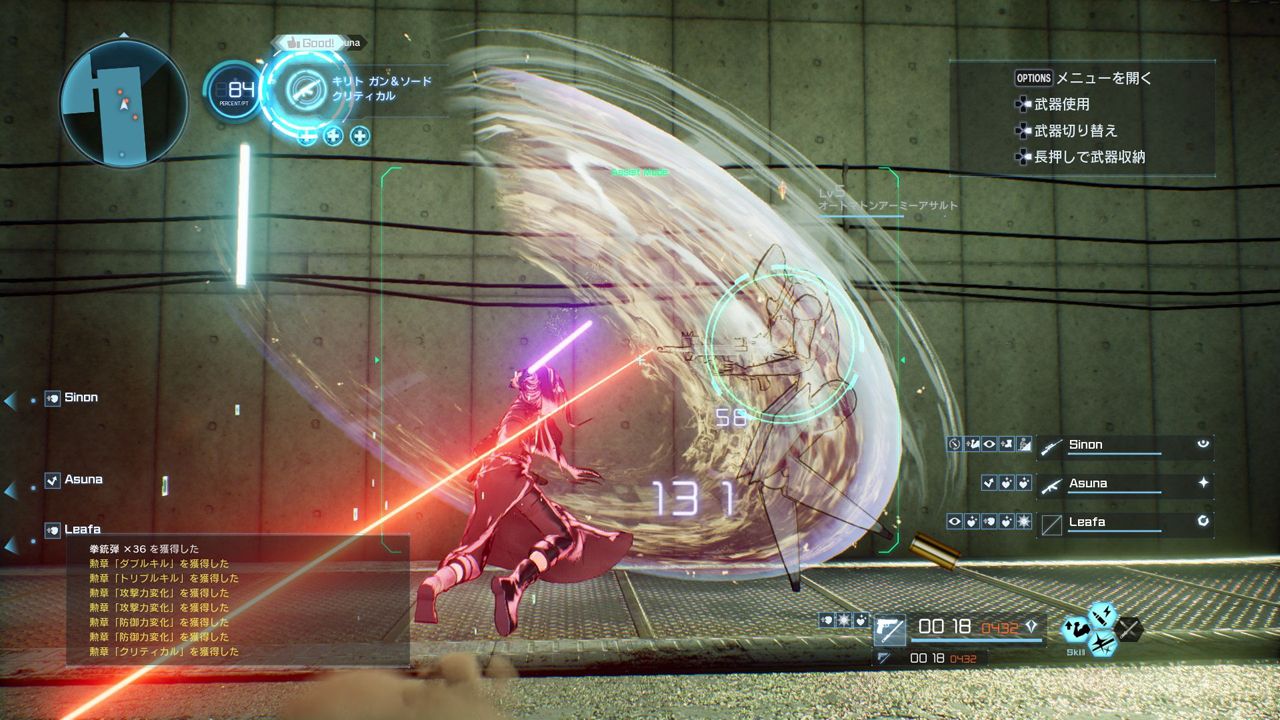Select the electrified bullet skill hexagon
The height and width of the screenshot is (720, 1280).
click(x=1101, y=615)
